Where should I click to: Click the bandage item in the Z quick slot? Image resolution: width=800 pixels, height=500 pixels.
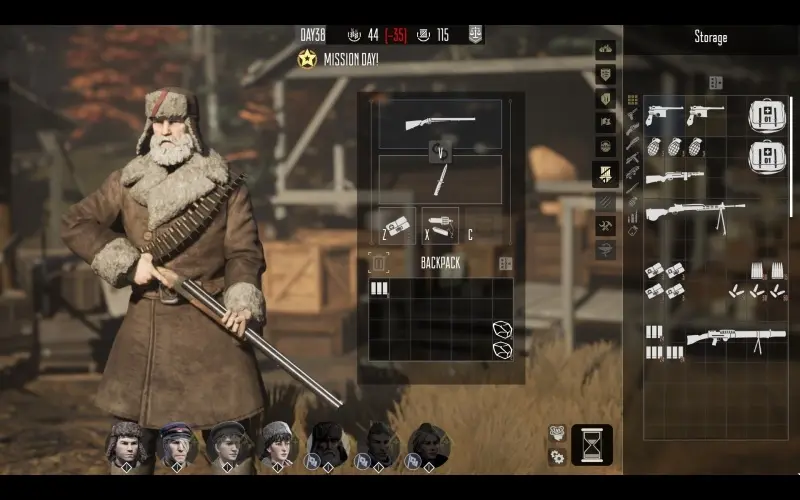point(397,225)
